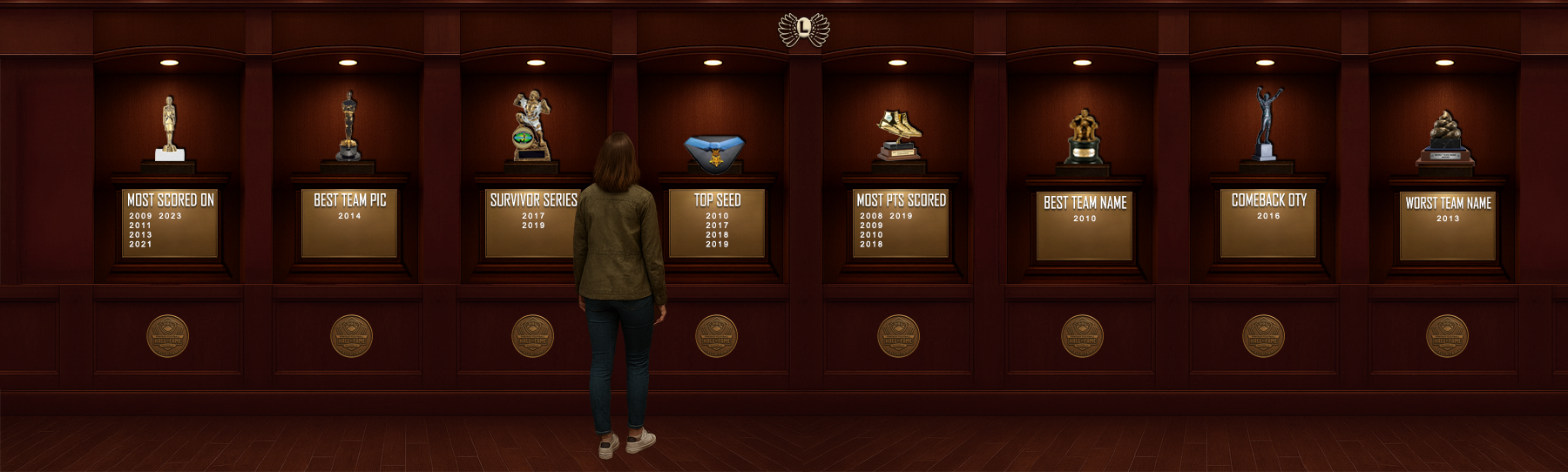Inspect the blue ribbon medal trophy
The width and height of the screenshot is (1568, 472).
714,152
